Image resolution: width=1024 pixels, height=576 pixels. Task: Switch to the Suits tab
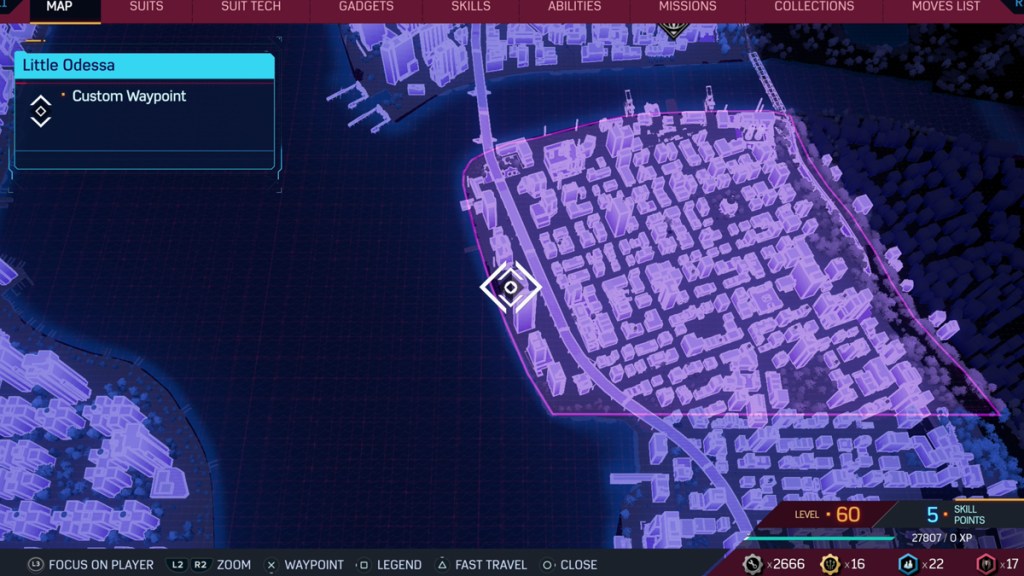[x=146, y=7]
